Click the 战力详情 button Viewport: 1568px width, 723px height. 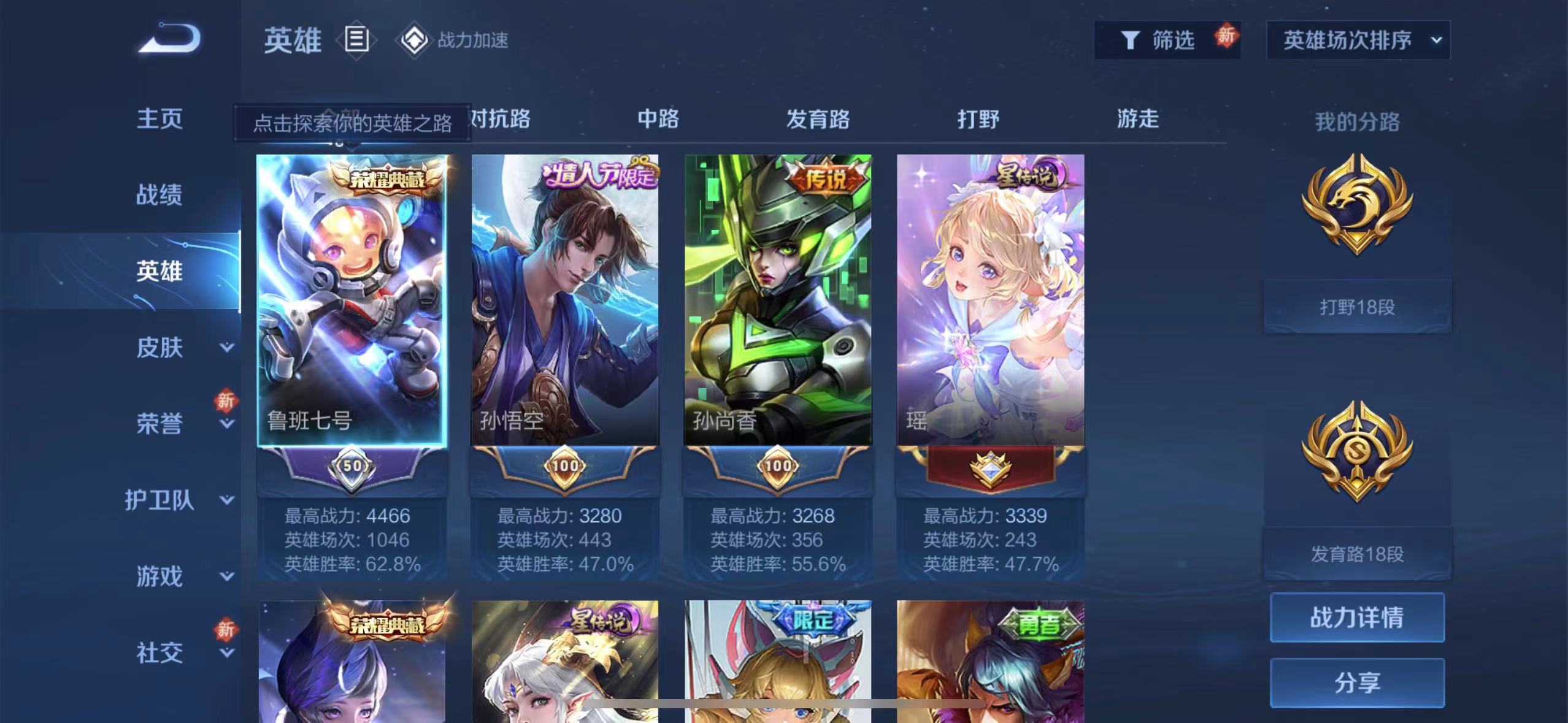[x=1357, y=619]
